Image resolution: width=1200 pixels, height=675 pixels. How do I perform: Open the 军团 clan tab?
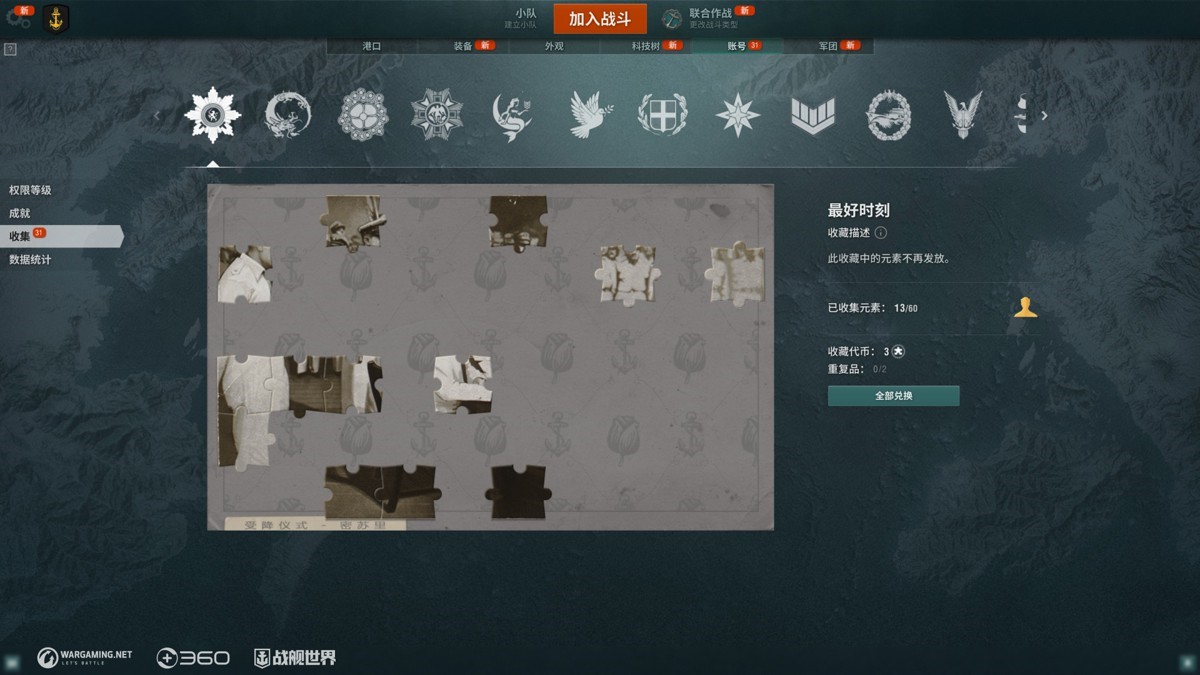[828, 46]
